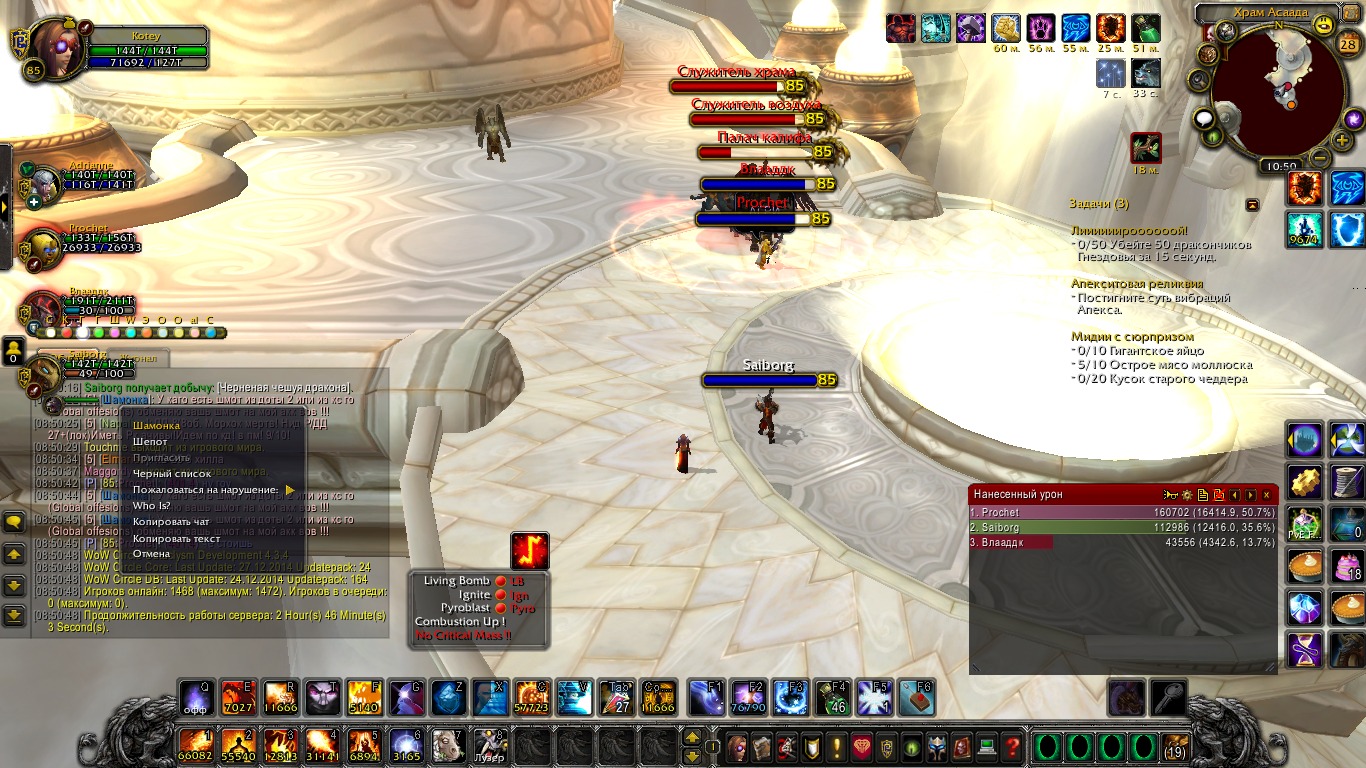Open the red question mark help button
This screenshot has height=768, width=1366.
pyautogui.click(x=1012, y=746)
